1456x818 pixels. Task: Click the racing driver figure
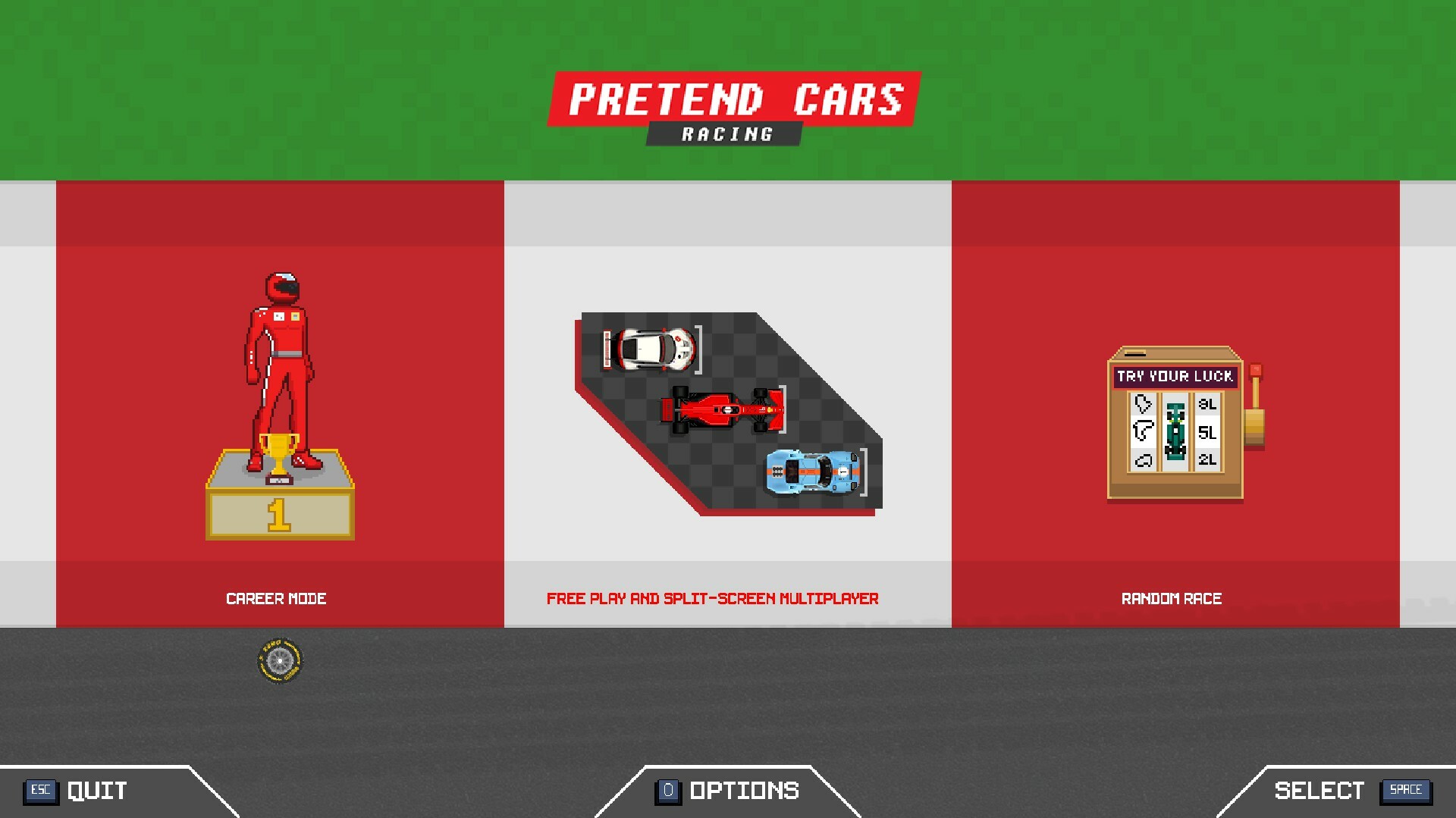tap(279, 356)
